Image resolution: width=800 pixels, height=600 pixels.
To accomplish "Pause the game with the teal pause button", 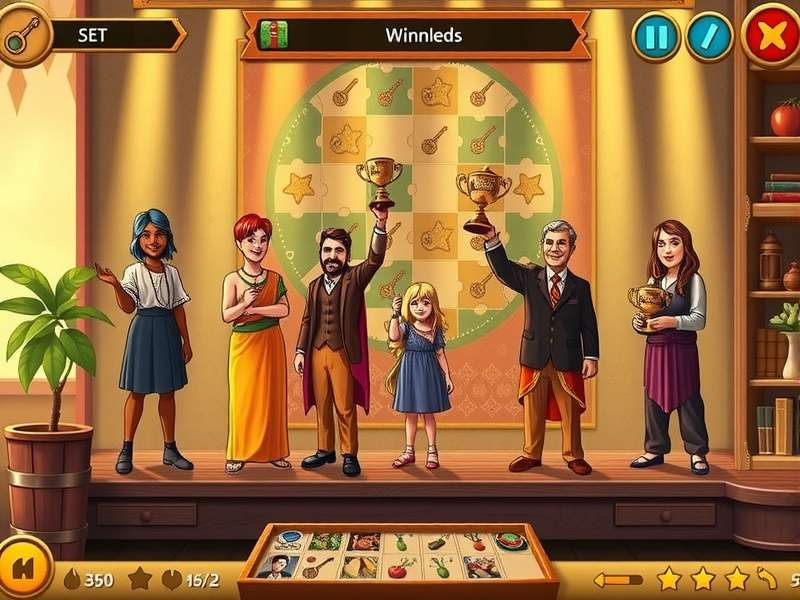I will tap(656, 37).
